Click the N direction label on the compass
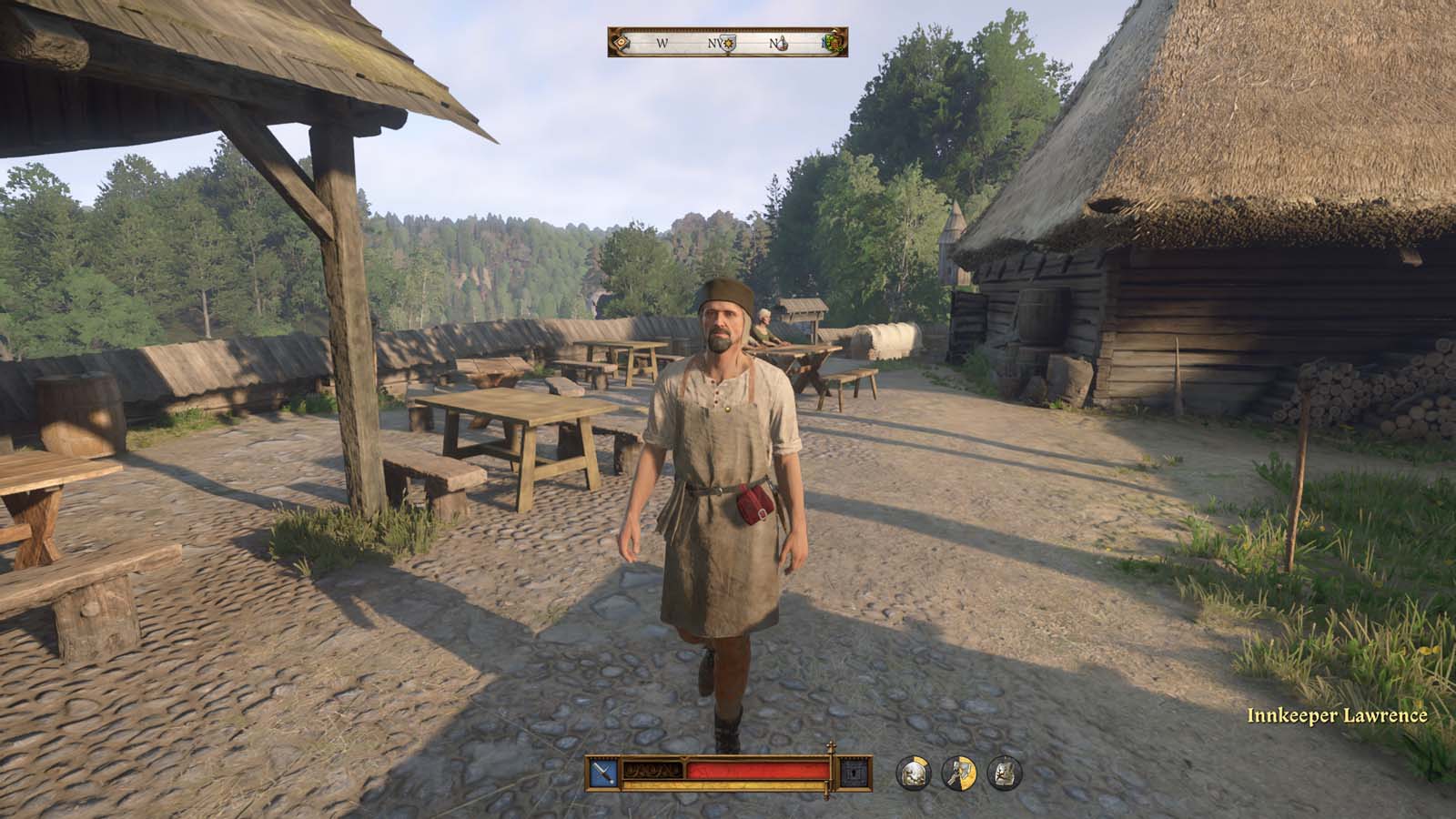 tap(774, 43)
